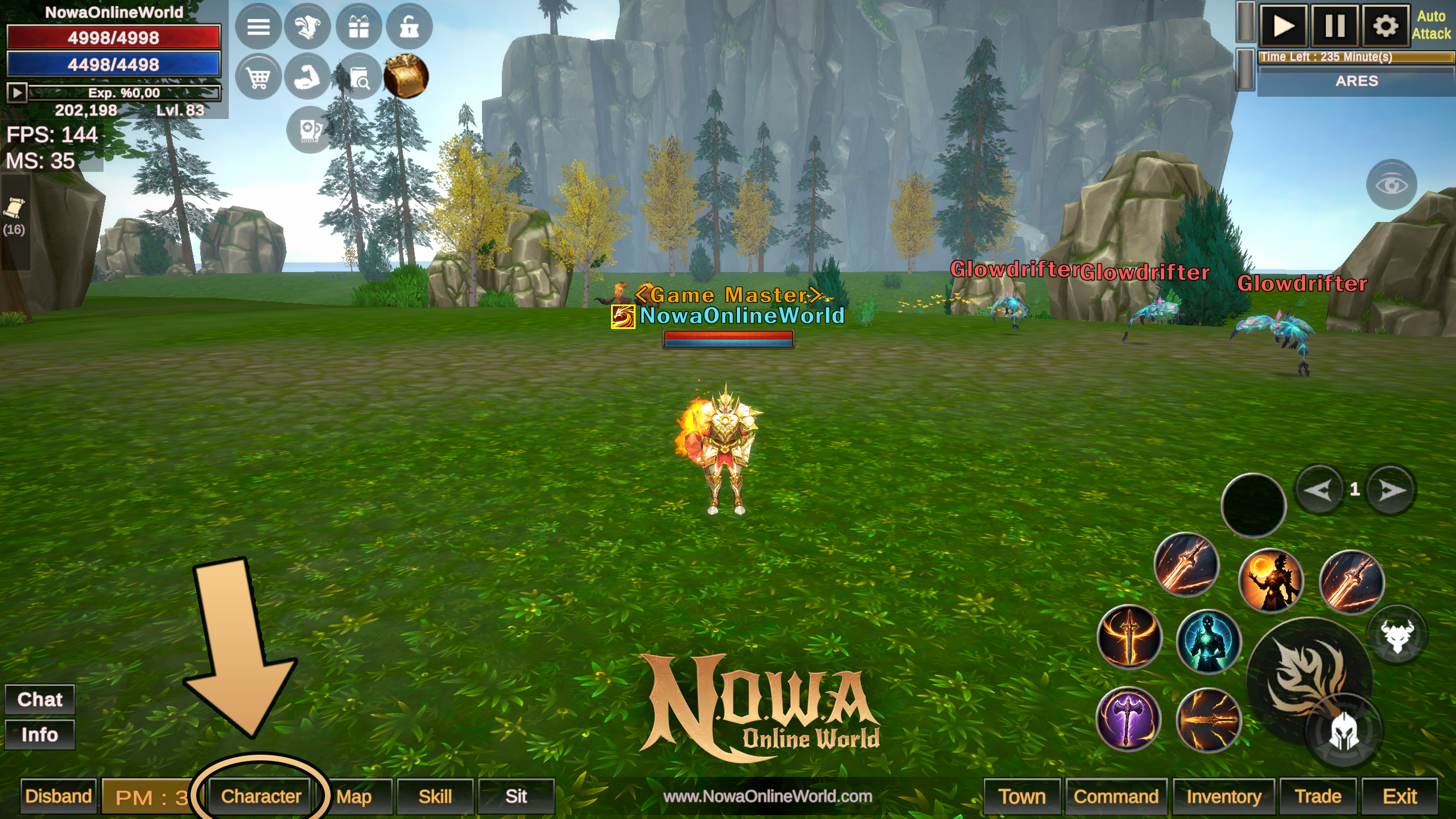Open the Inventory
The image size is (1456, 819).
[1224, 796]
